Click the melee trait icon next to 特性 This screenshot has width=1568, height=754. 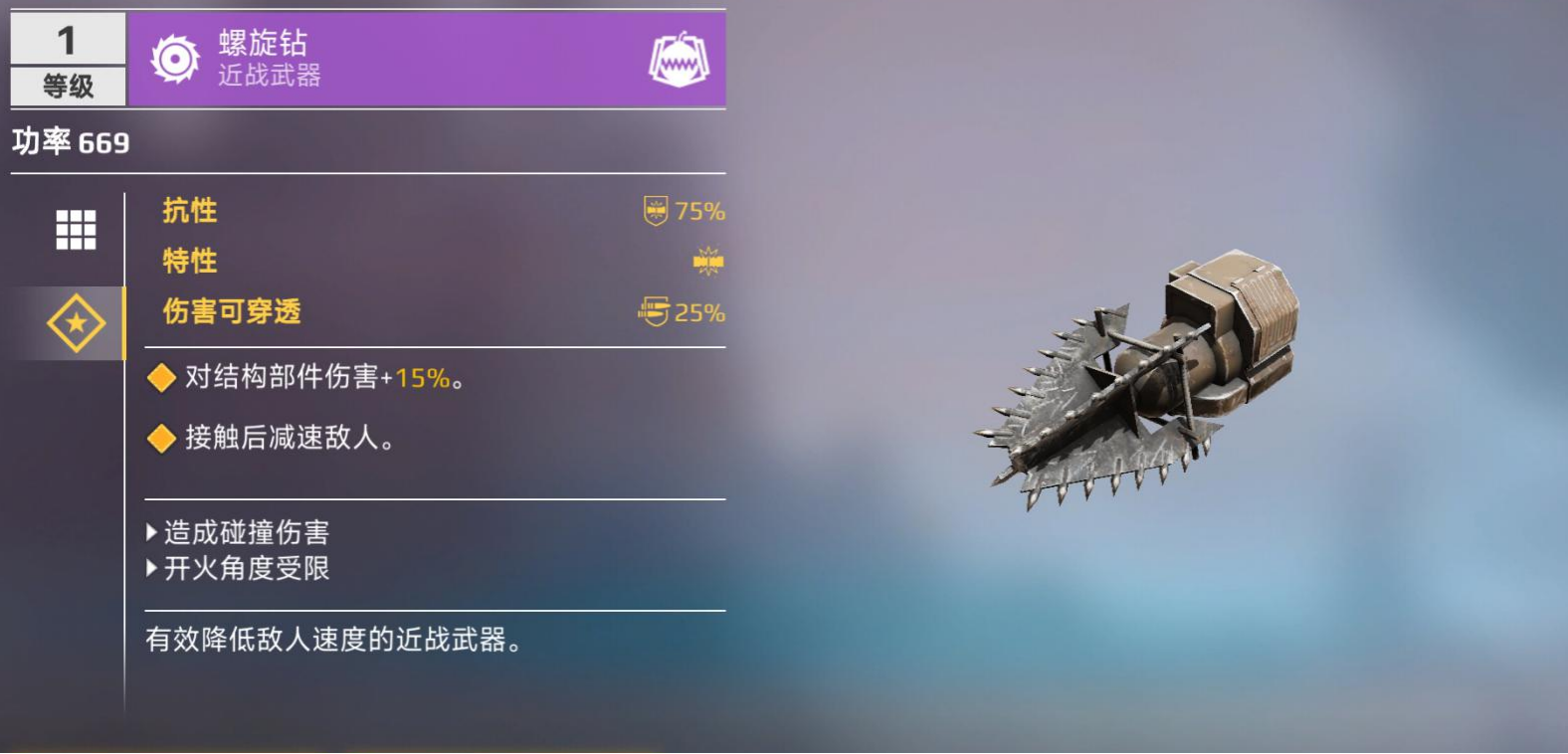705,260
